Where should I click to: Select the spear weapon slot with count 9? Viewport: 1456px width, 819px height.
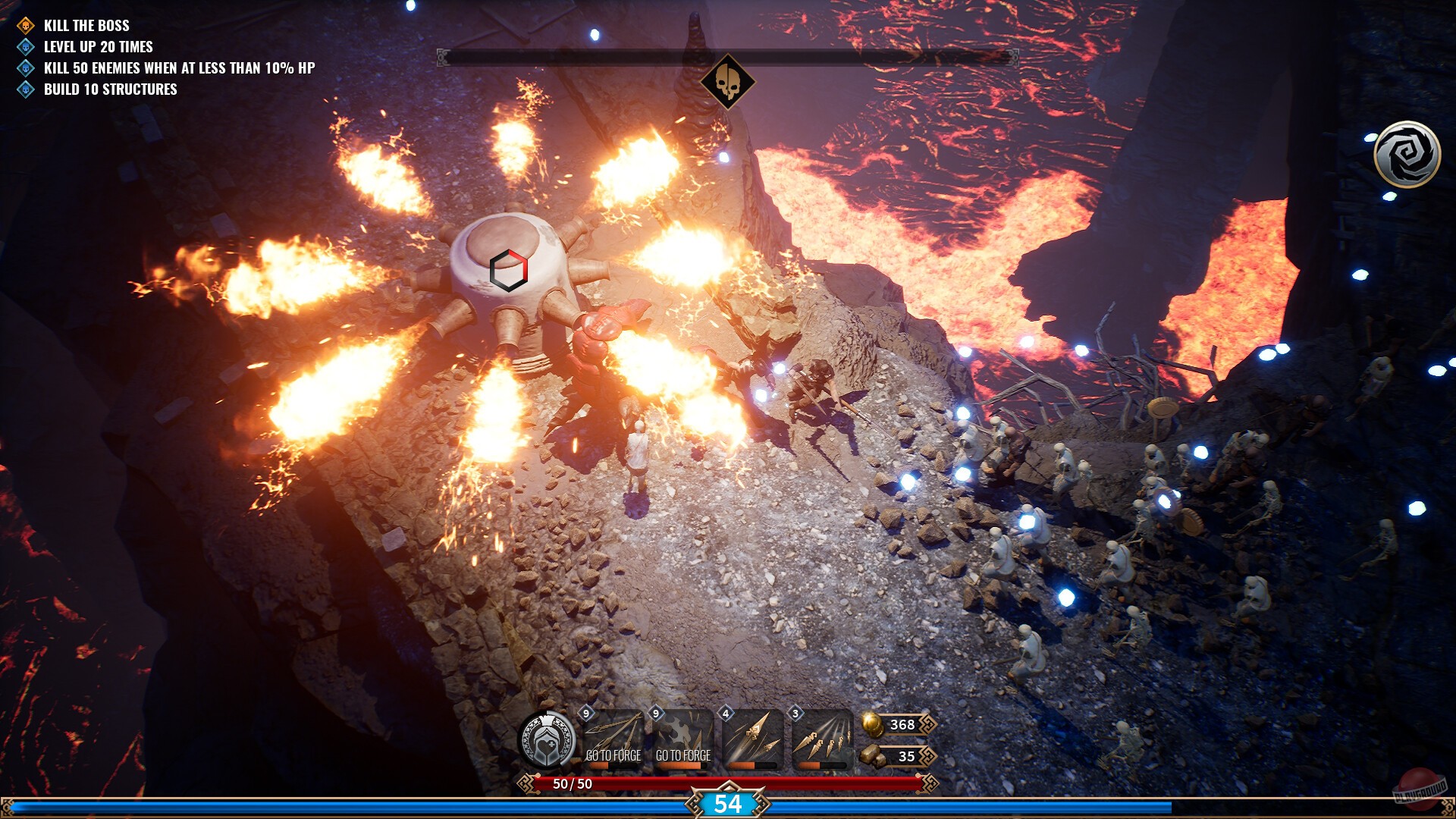coord(613,737)
